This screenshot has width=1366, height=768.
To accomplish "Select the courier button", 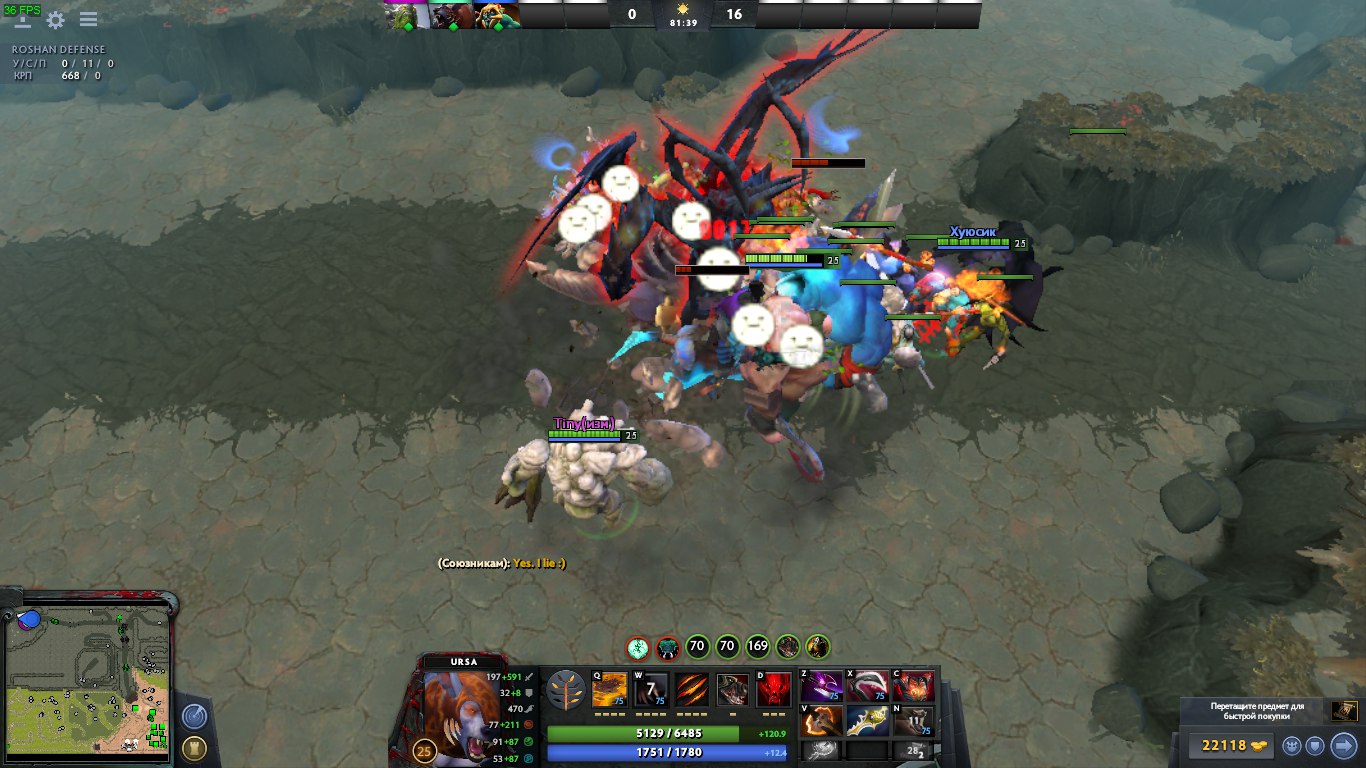I will click(1292, 745).
